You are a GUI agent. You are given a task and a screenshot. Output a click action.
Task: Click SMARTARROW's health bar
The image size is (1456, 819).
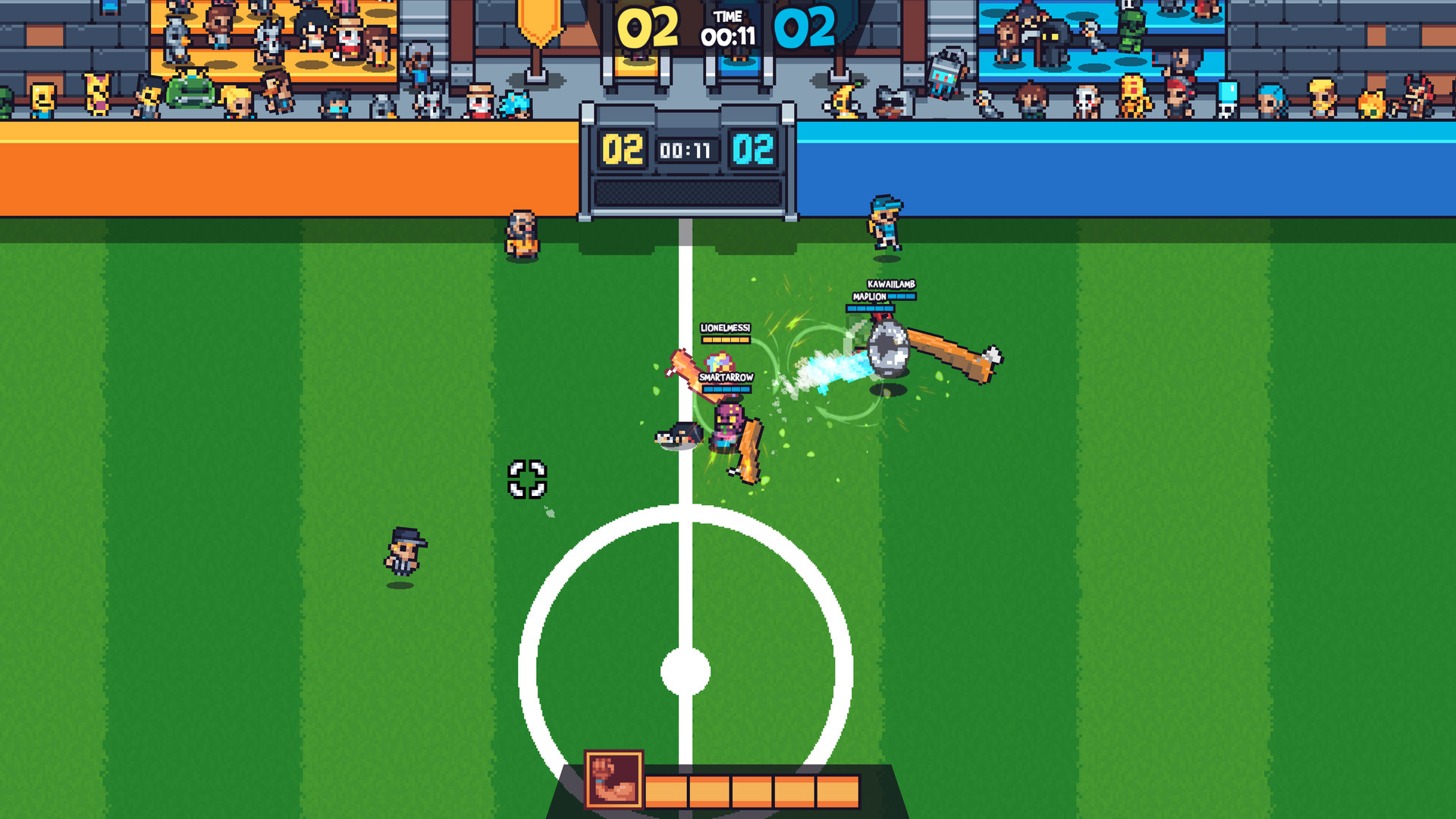pyautogui.click(x=726, y=389)
